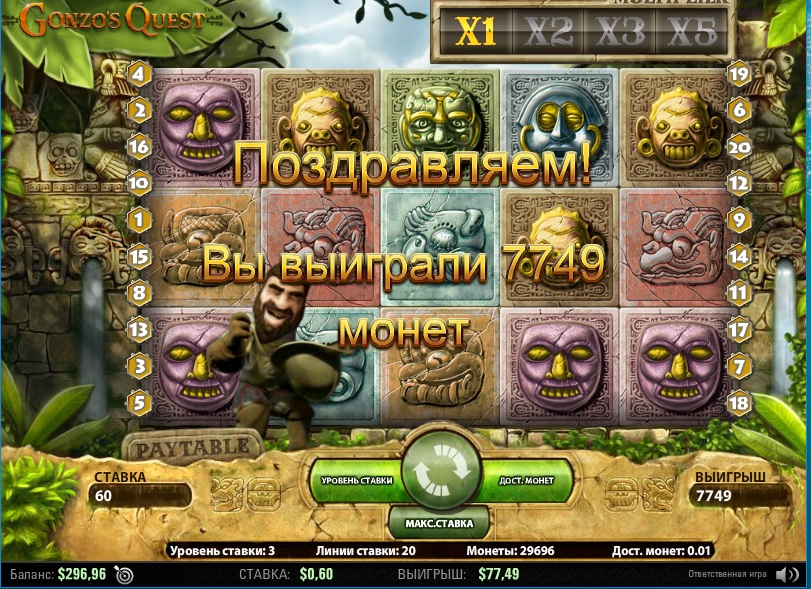Screen dimensions: 811x589
Task: Select payline number 13 marker
Action: [139, 329]
